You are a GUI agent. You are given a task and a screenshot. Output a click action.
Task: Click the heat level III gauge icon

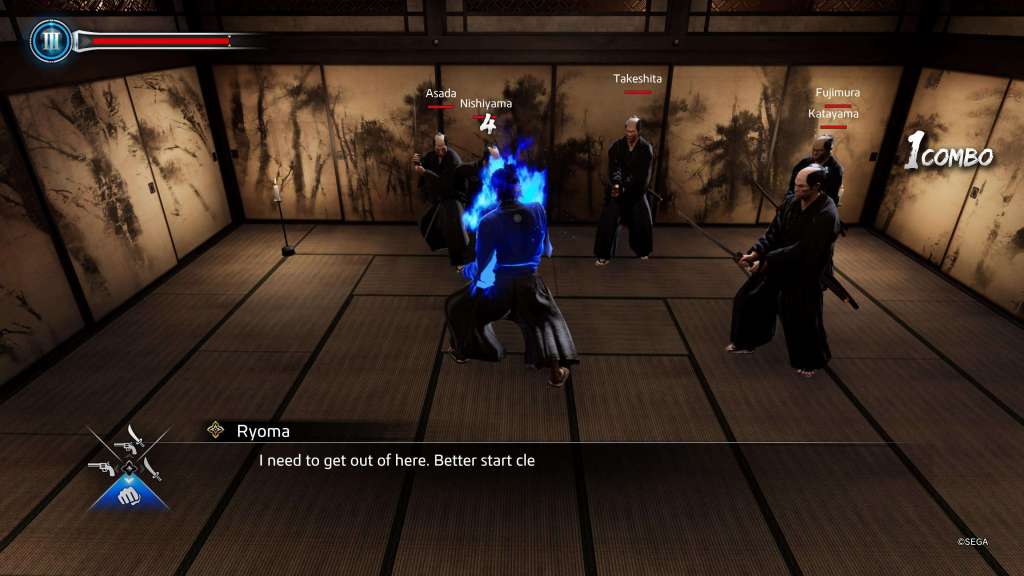(50, 41)
